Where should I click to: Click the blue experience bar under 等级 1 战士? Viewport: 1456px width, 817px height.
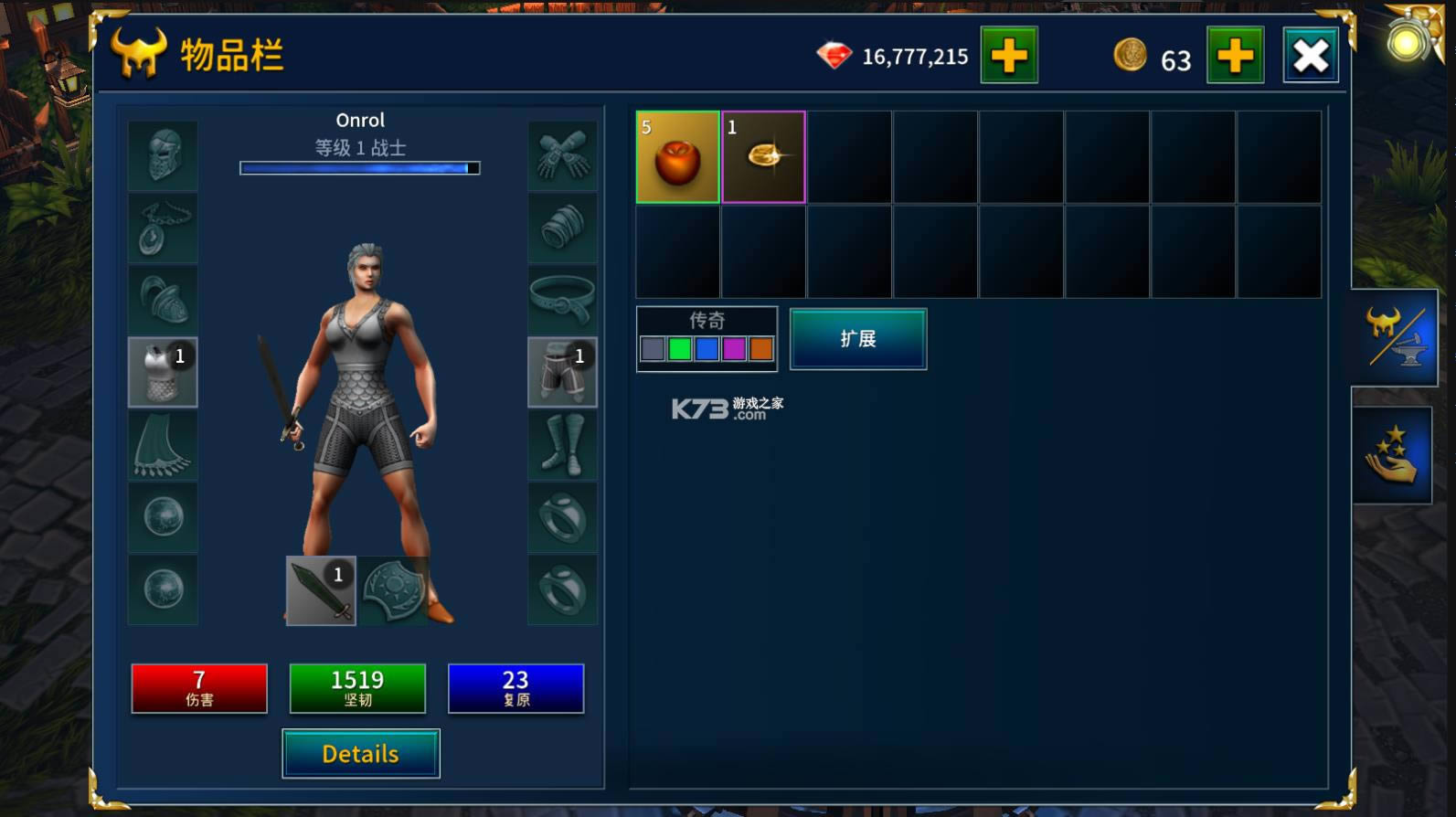point(359,168)
